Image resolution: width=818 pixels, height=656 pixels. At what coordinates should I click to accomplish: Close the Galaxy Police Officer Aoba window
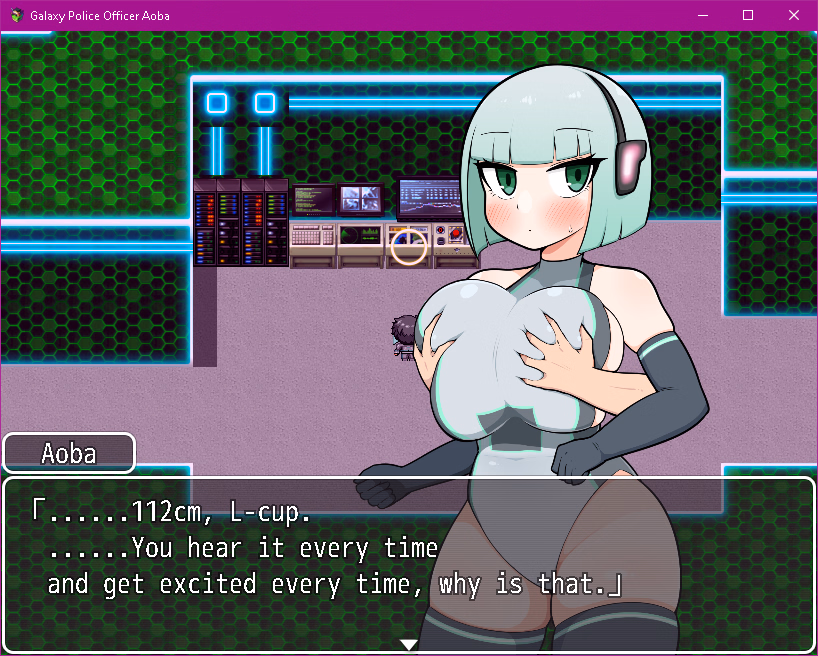[x=794, y=15]
